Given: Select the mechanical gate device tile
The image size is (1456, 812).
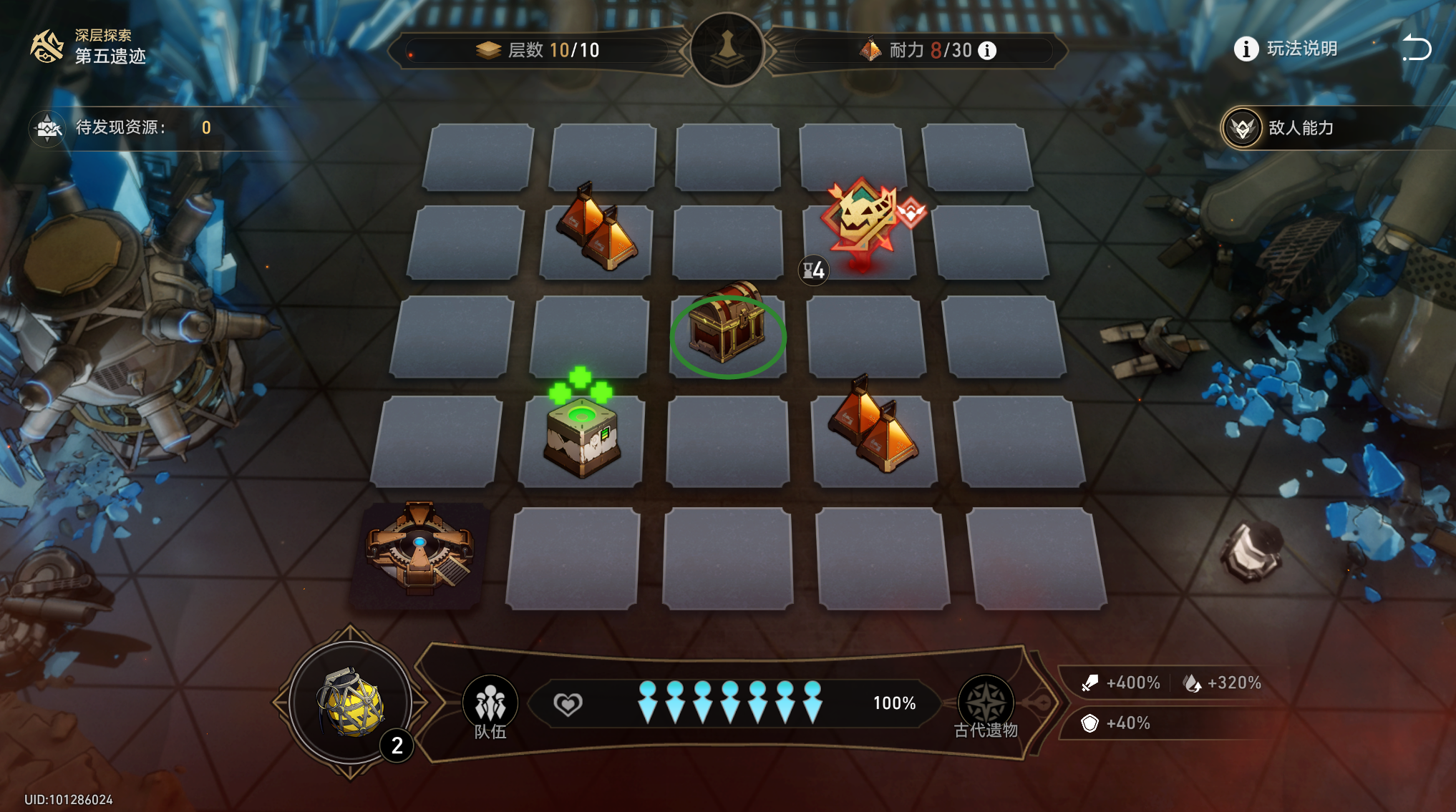Looking at the screenshot, I should click(x=420, y=549).
